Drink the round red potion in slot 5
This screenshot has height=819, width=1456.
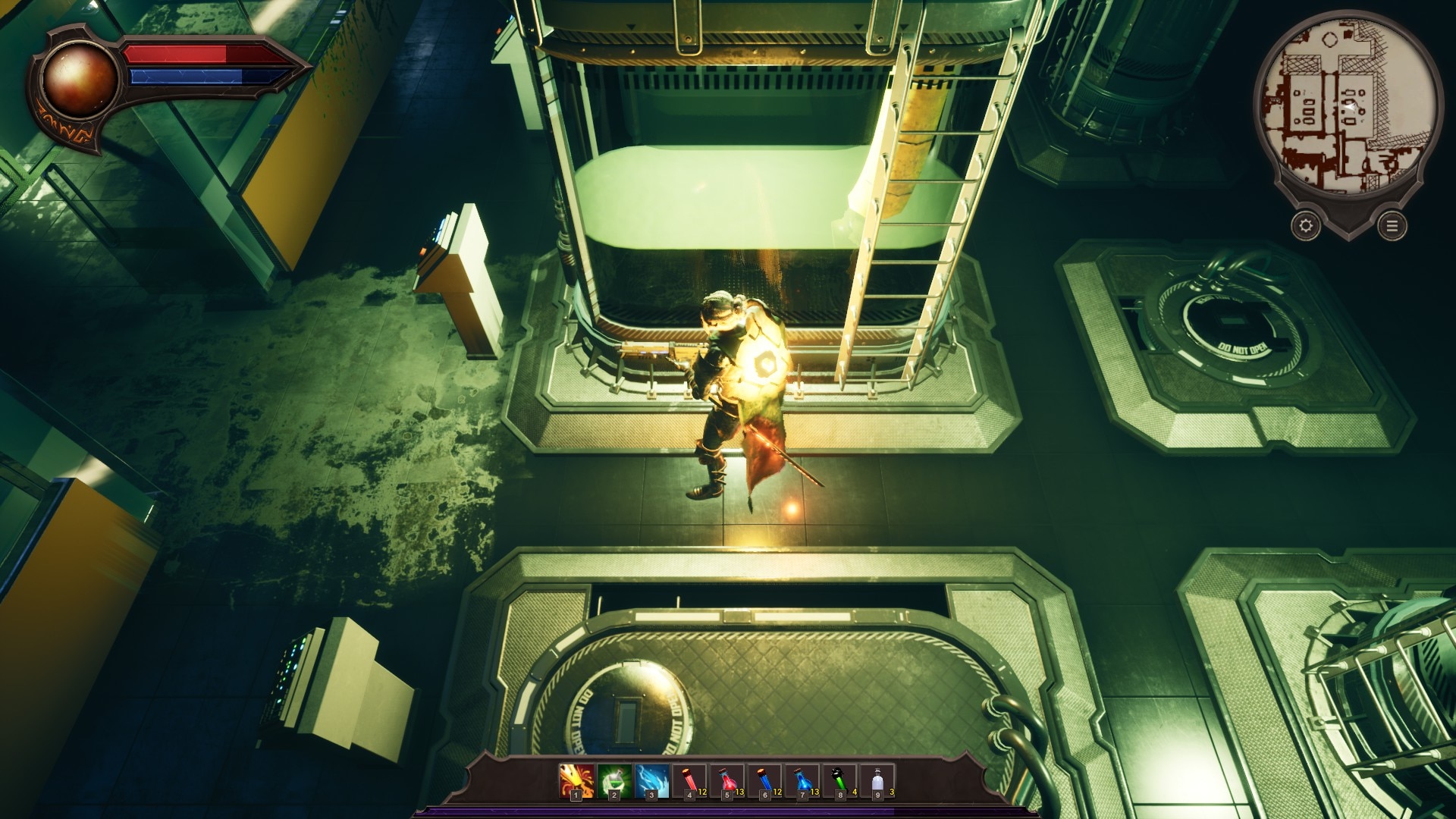[727, 781]
